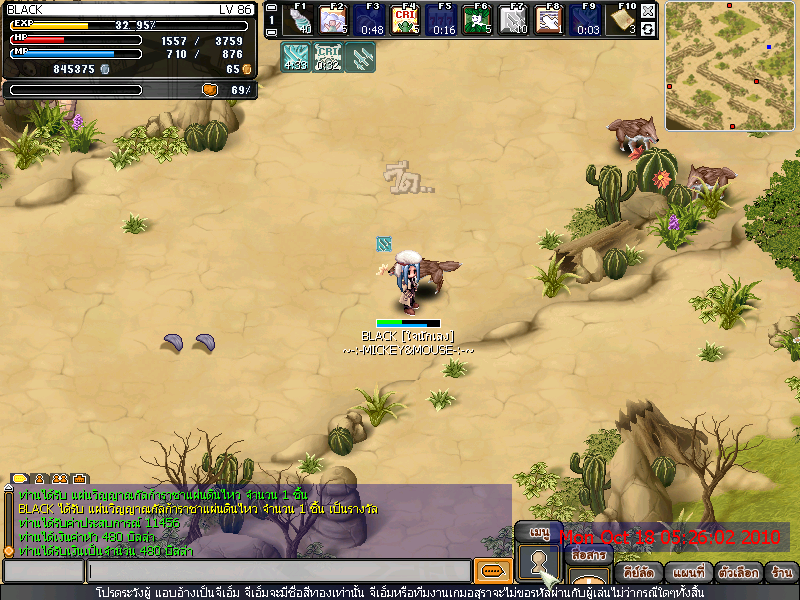Click the chat message input field
The height and width of the screenshot is (600, 800).
click(278, 571)
